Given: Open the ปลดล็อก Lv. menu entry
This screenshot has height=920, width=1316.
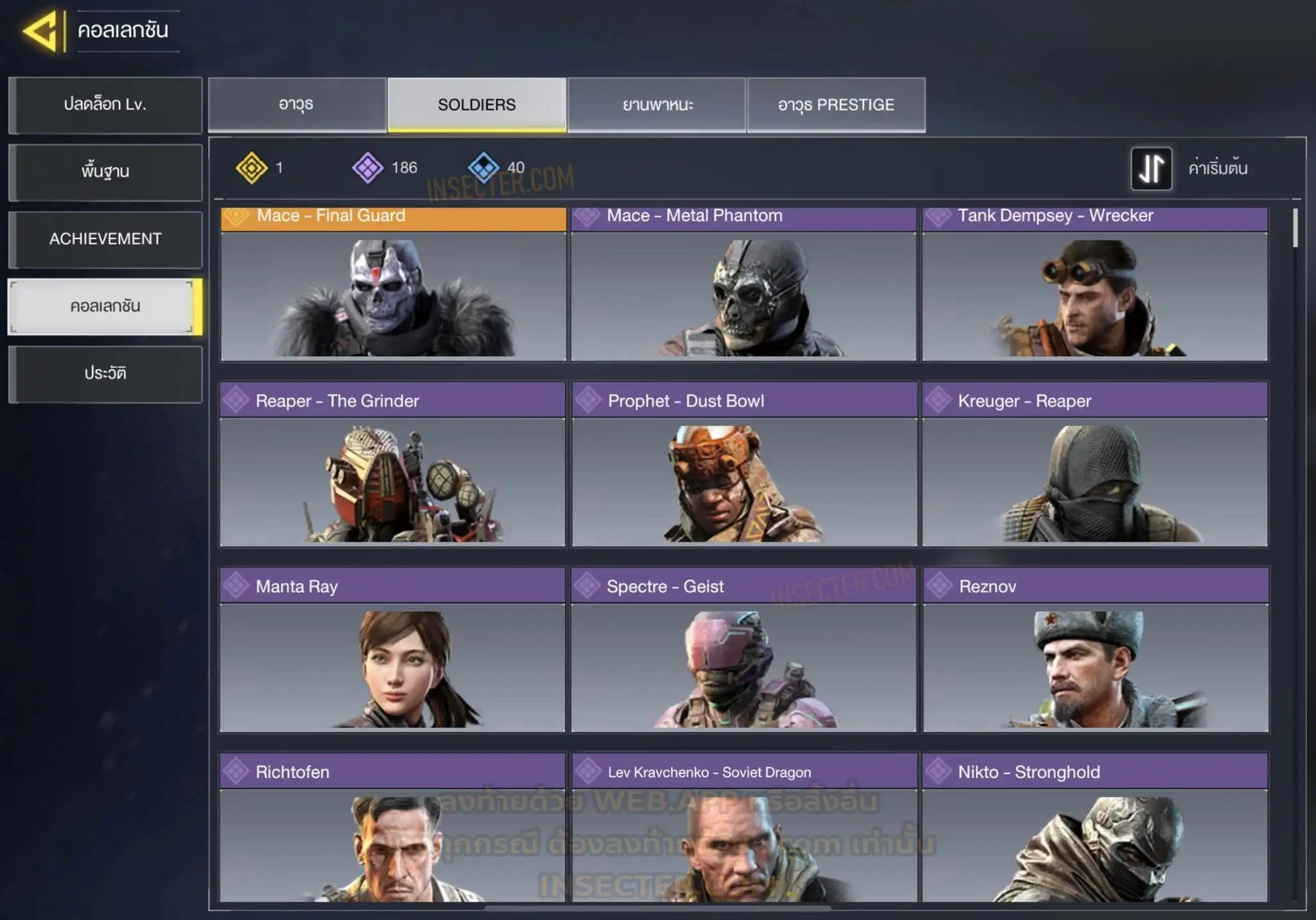Looking at the screenshot, I should pyautogui.click(x=105, y=105).
